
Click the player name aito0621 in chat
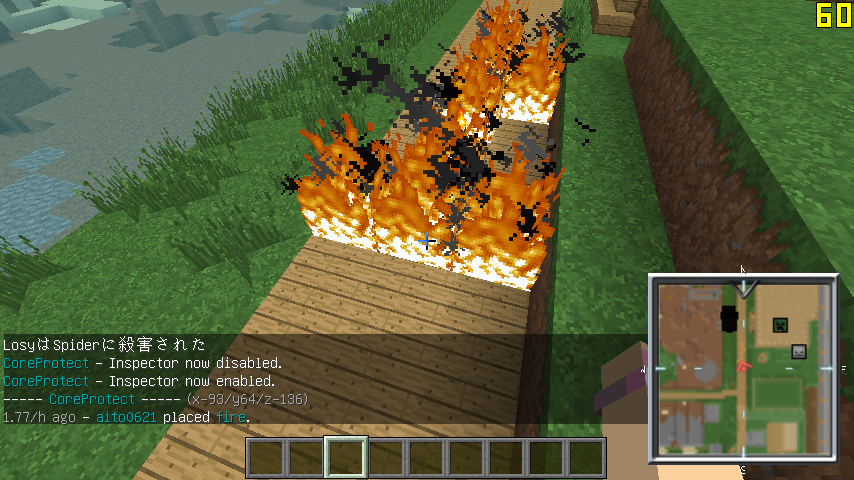pyautogui.click(x=126, y=417)
